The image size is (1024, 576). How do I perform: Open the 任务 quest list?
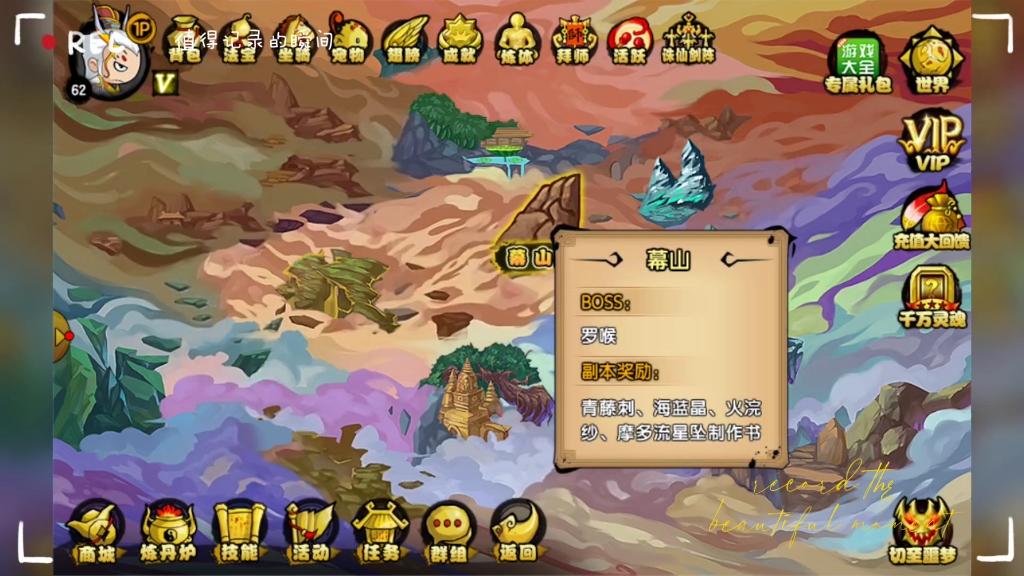tap(380, 531)
